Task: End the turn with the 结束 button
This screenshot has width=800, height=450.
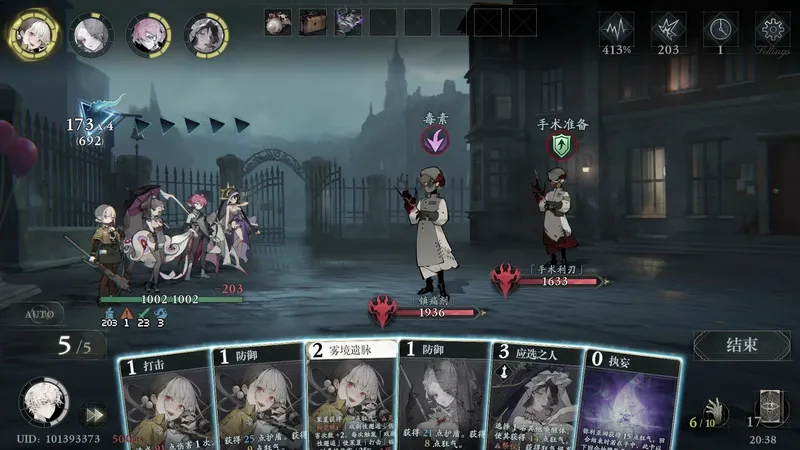Action: [x=742, y=346]
